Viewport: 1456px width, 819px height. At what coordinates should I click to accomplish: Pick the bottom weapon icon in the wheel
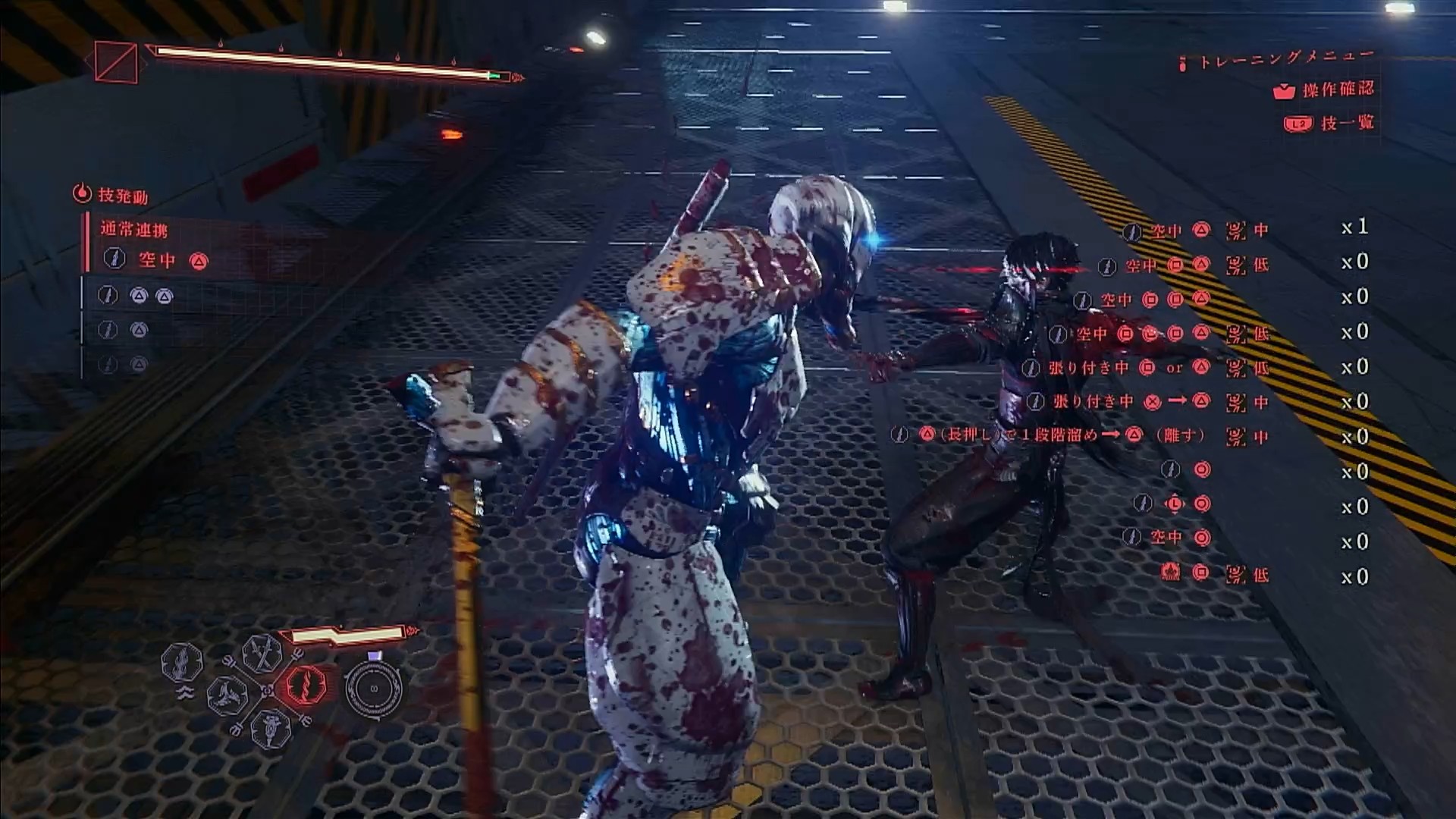[271, 728]
